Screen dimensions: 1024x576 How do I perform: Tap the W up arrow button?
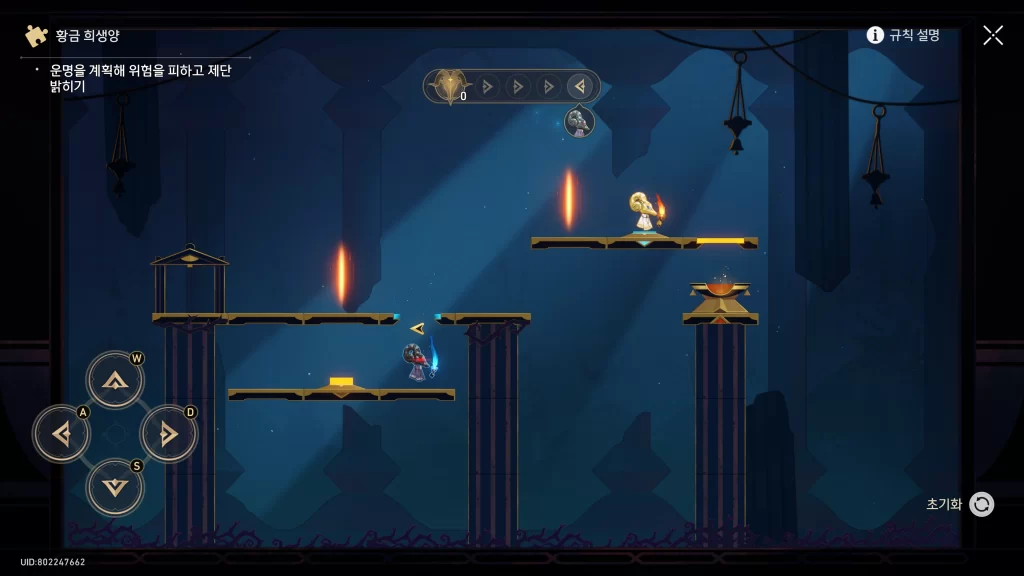tap(115, 380)
